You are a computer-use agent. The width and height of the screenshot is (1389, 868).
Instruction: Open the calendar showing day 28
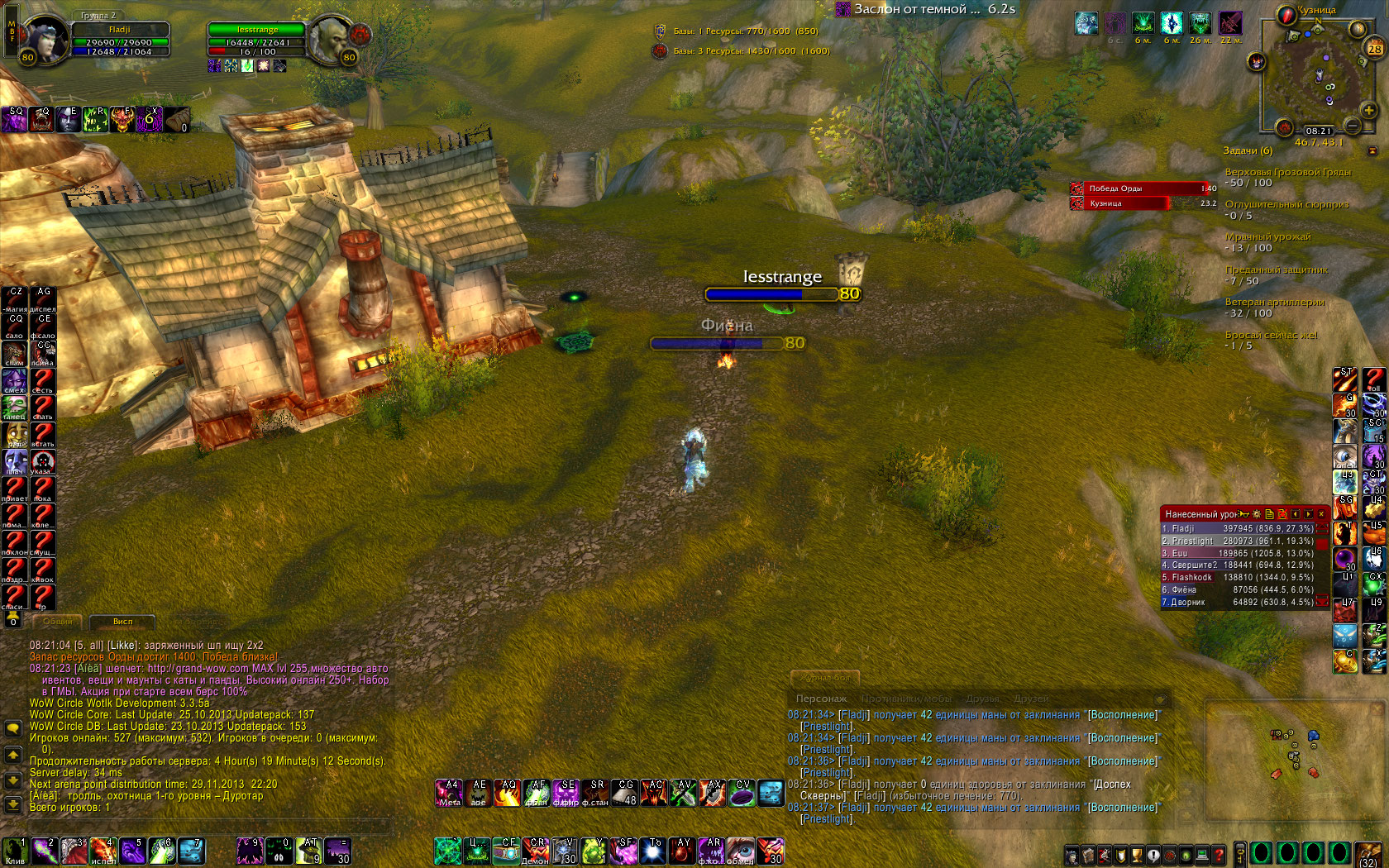[1374, 49]
